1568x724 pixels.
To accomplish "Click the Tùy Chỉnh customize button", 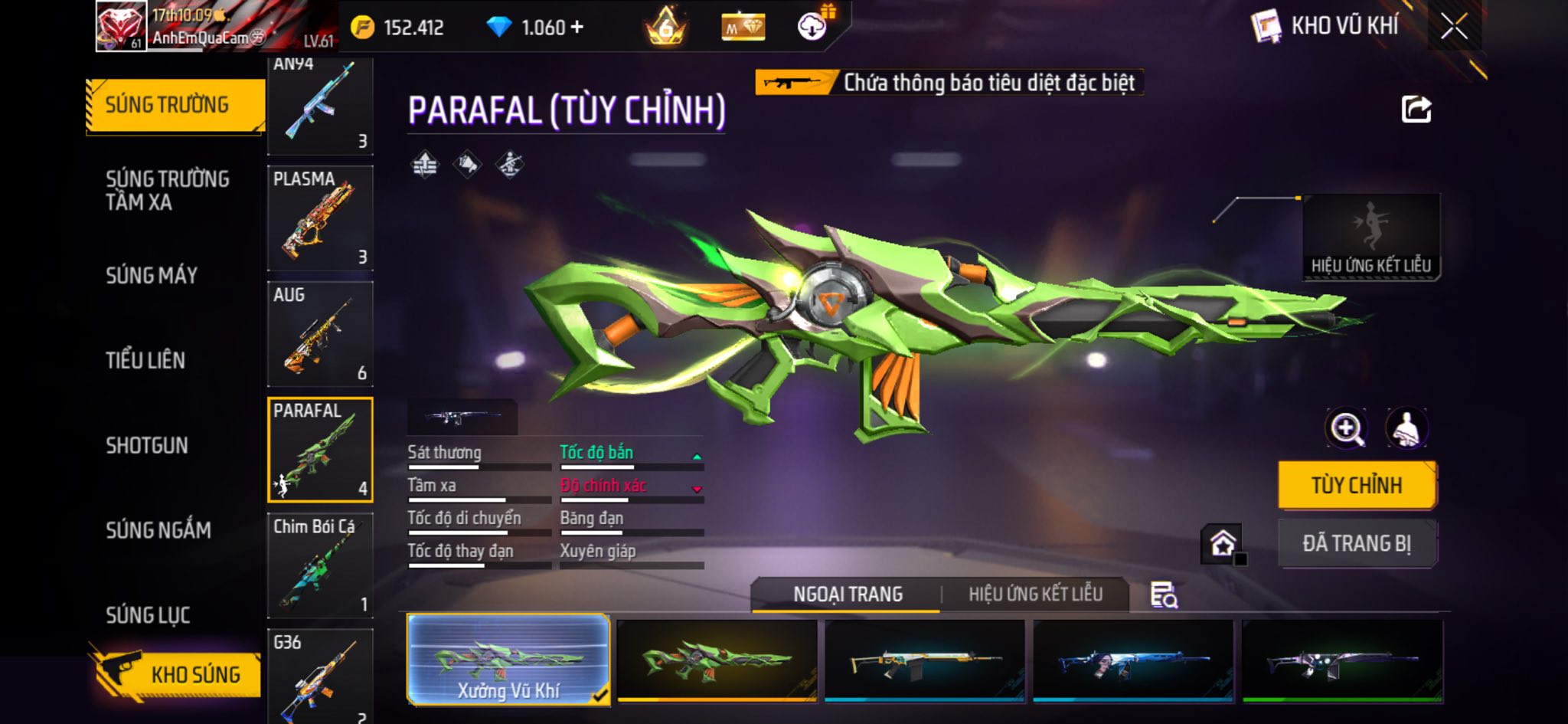I will pos(1357,486).
